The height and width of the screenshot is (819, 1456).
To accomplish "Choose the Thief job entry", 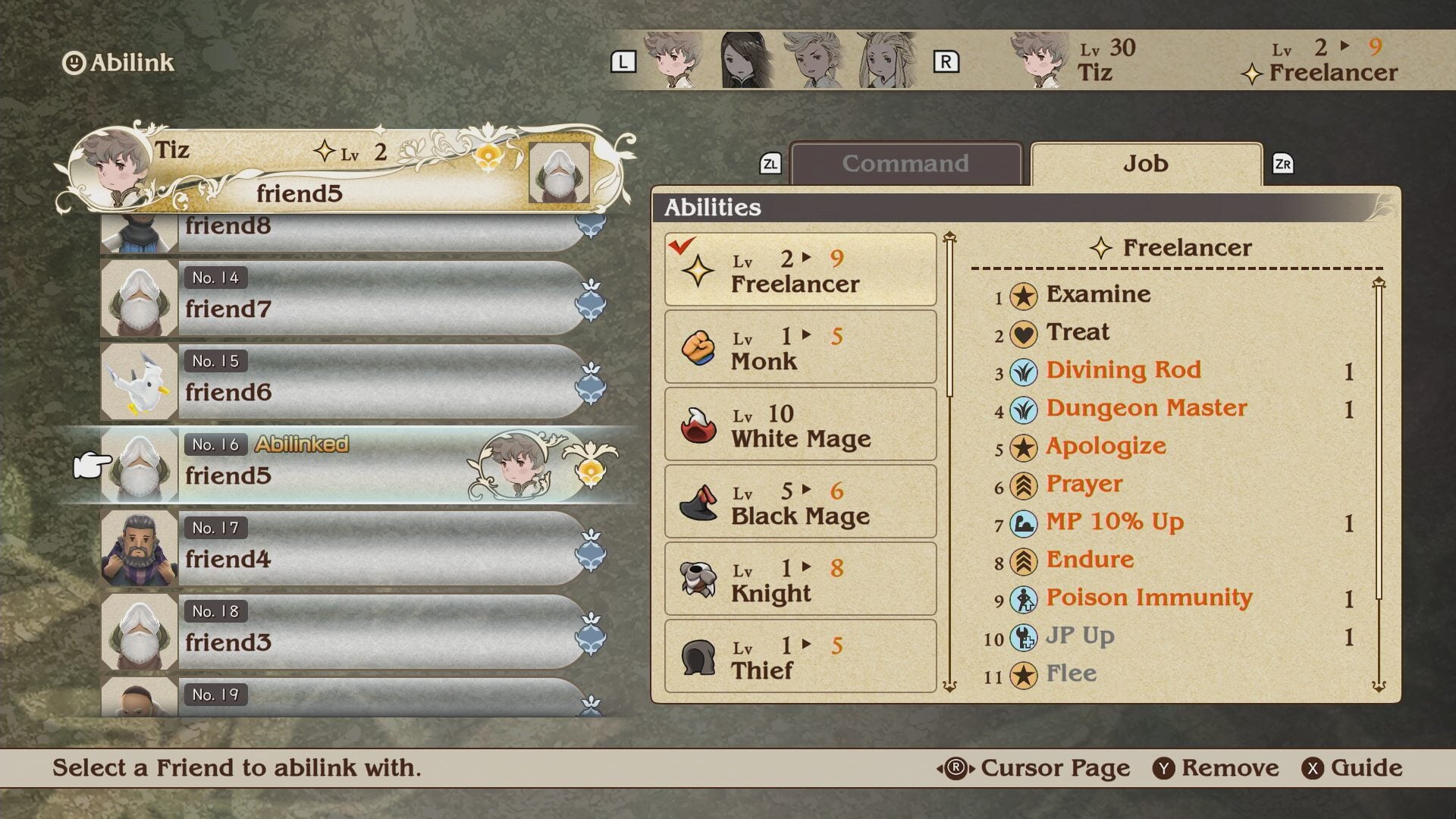I will click(800, 657).
